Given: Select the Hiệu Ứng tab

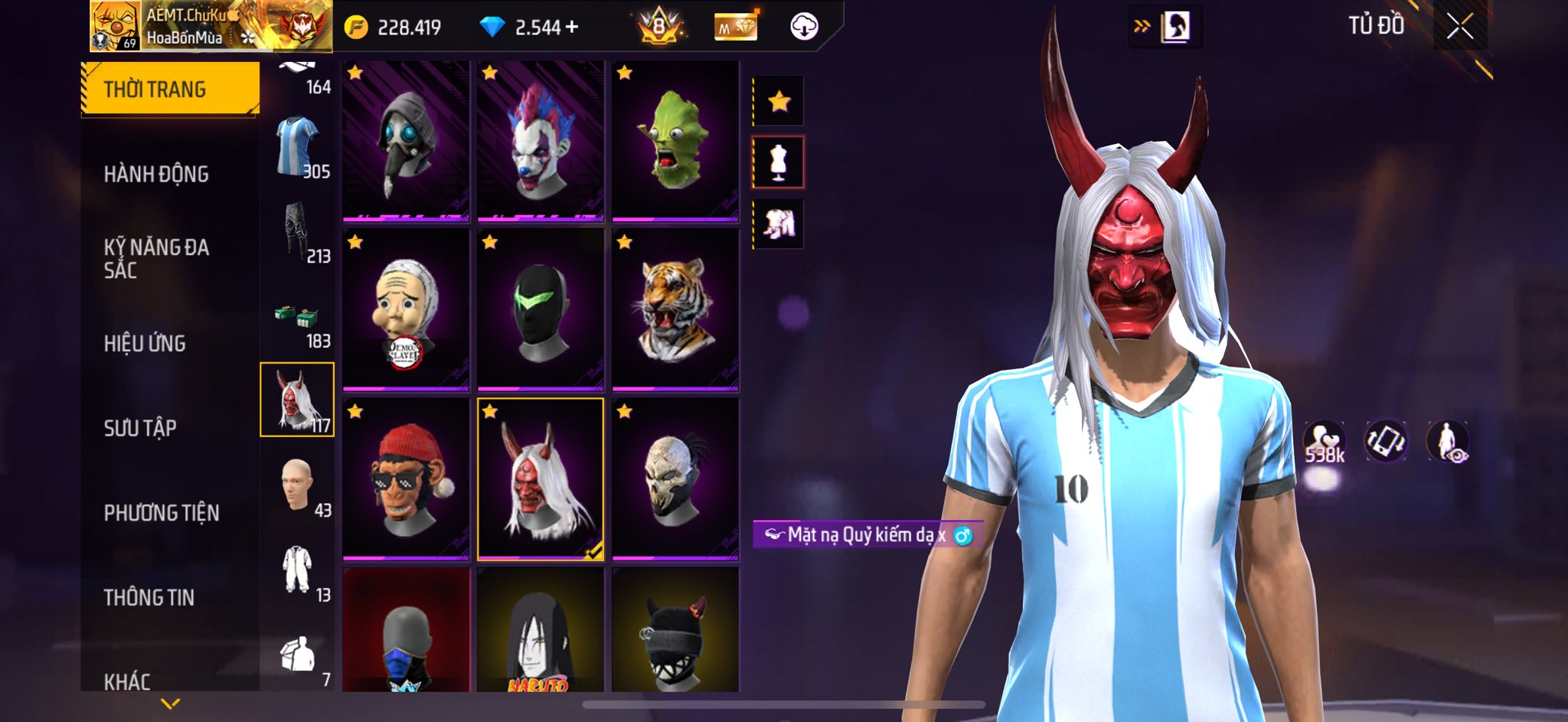Looking at the screenshot, I should point(145,343).
